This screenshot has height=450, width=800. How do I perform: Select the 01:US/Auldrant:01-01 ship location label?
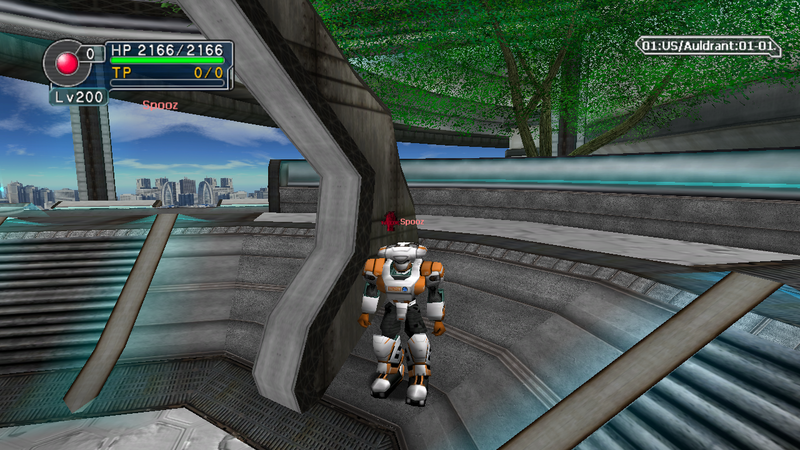click(x=708, y=46)
